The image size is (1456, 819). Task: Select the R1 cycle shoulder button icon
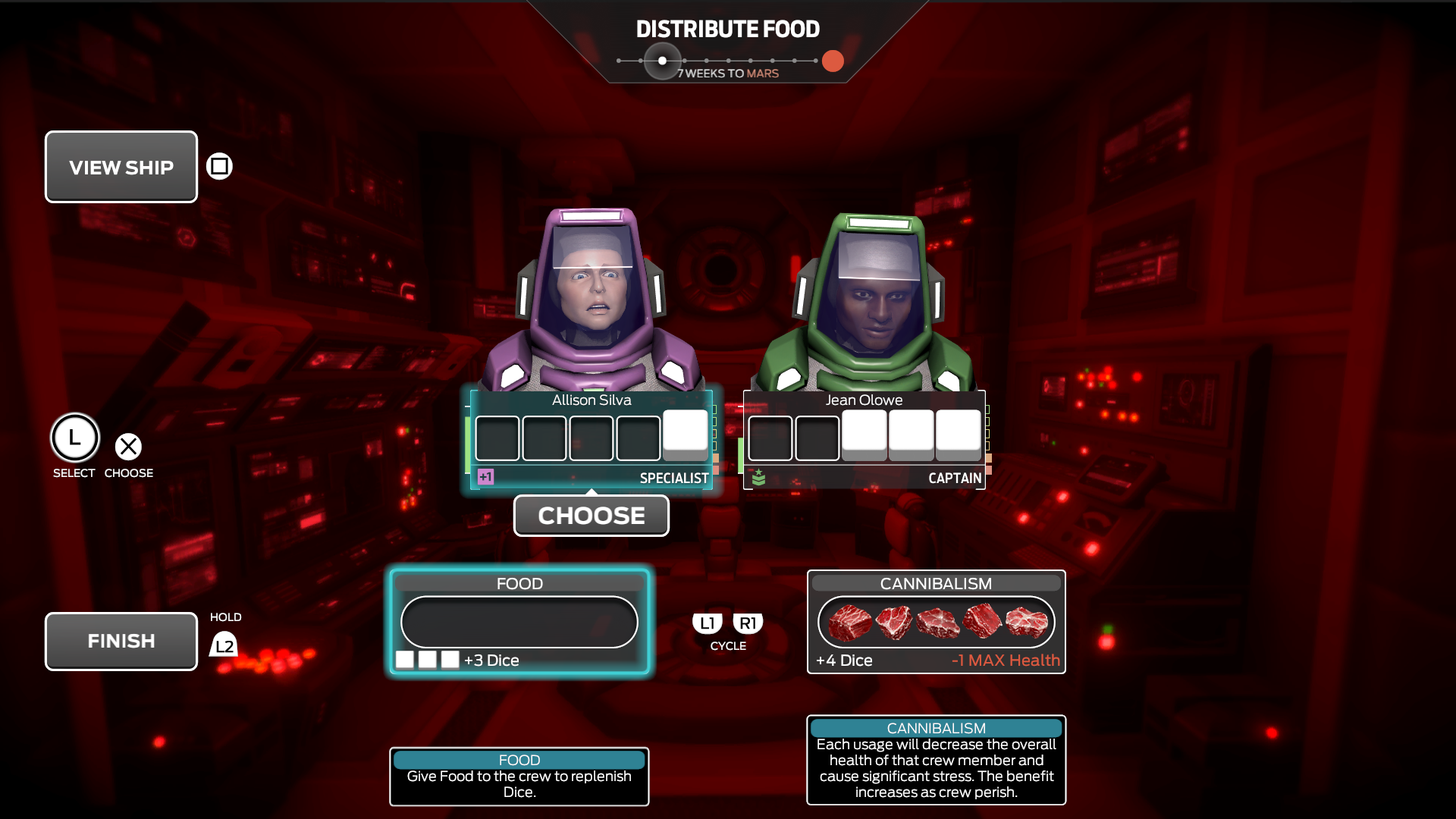click(748, 622)
